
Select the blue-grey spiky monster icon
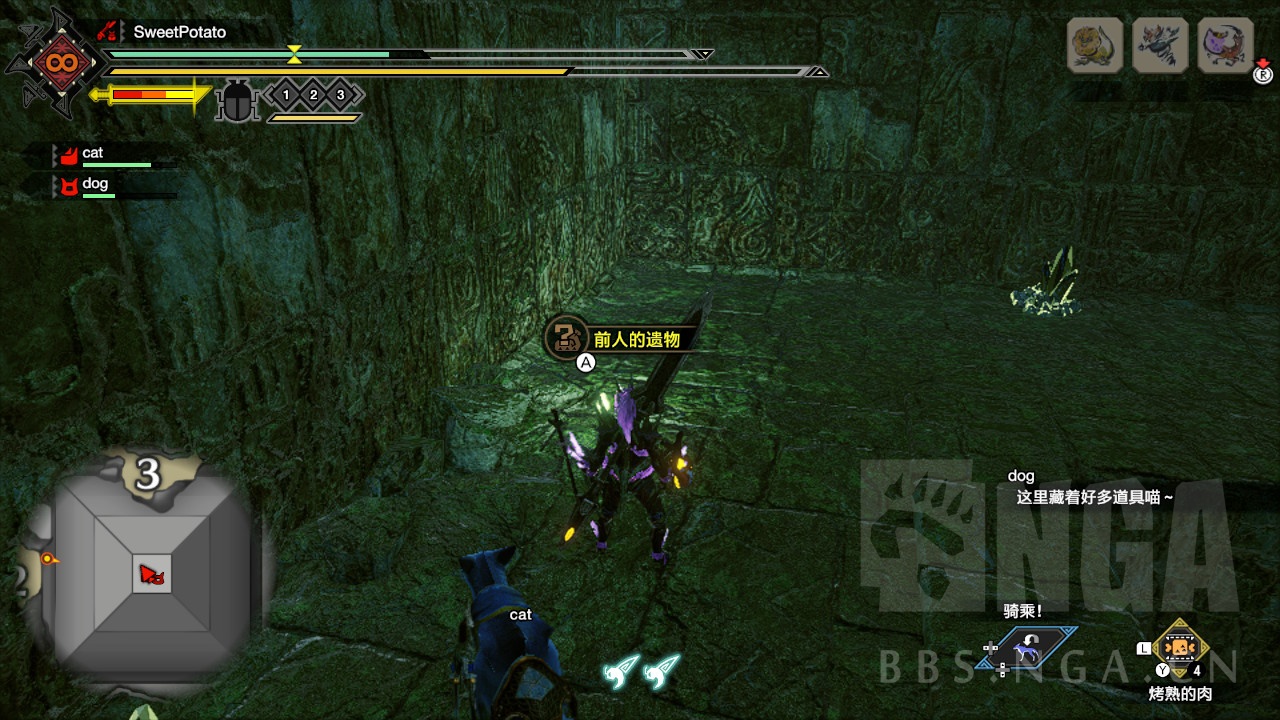[1160, 45]
